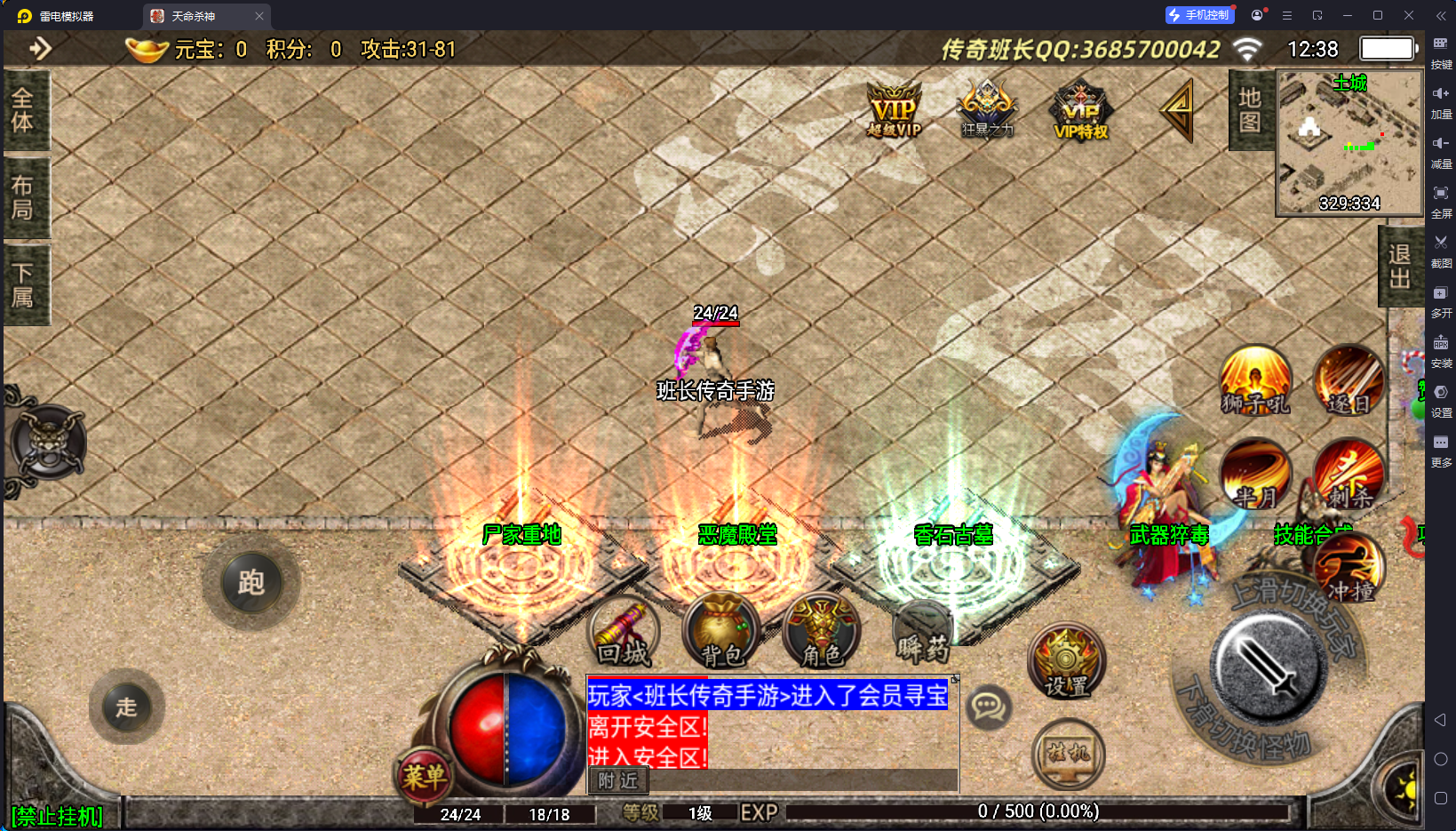This screenshot has width=1456, height=831.
Task: Click the 土城 minimap
Action: tap(1349, 142)
